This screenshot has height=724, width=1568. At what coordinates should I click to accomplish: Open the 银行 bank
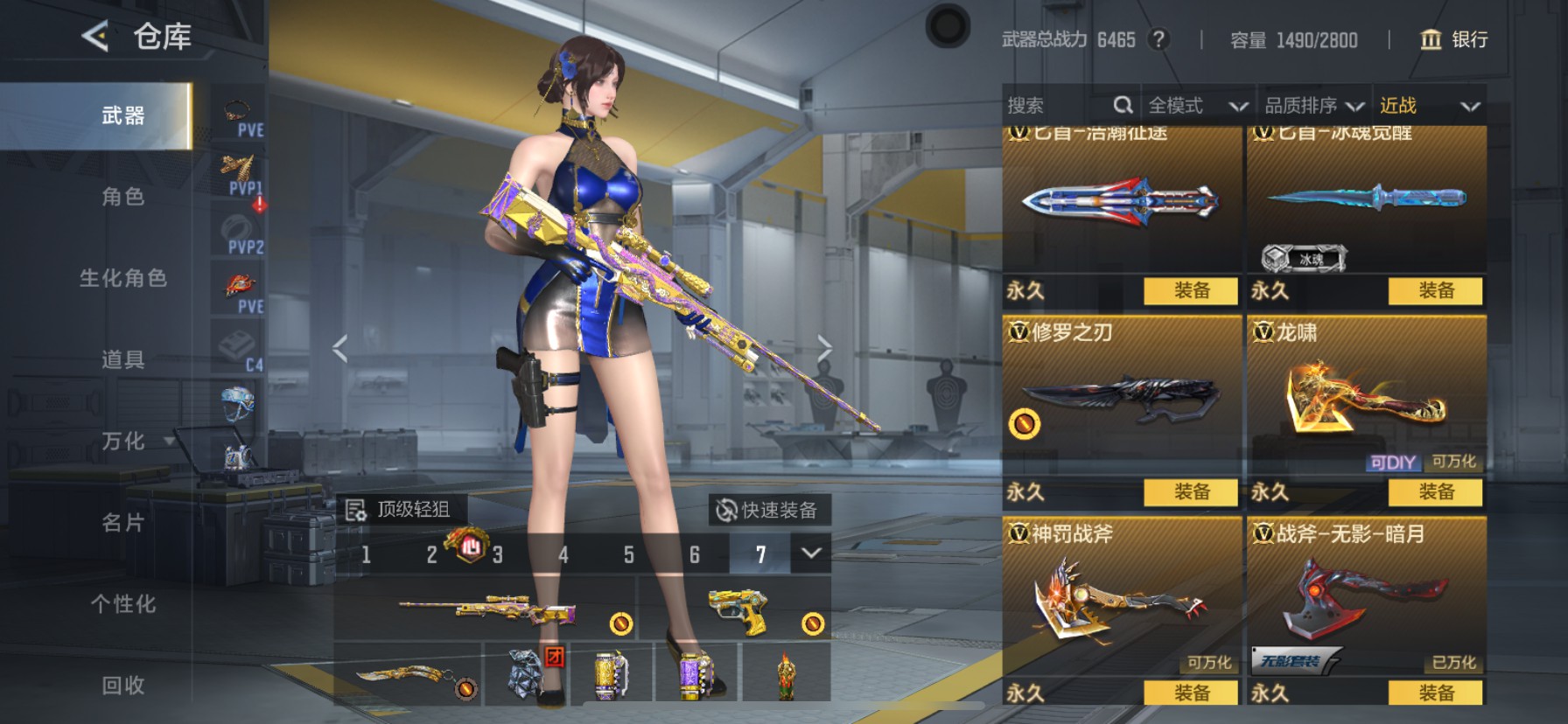point(1453,39)
